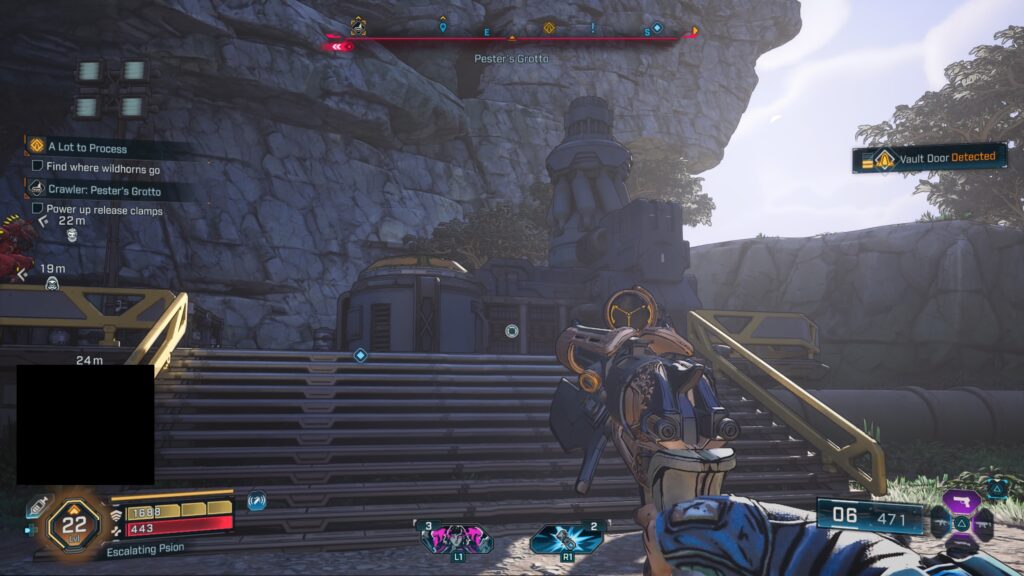The image size is (1024, 576).
Task: Activate the pink action skill icon
Action: point(457,538)
